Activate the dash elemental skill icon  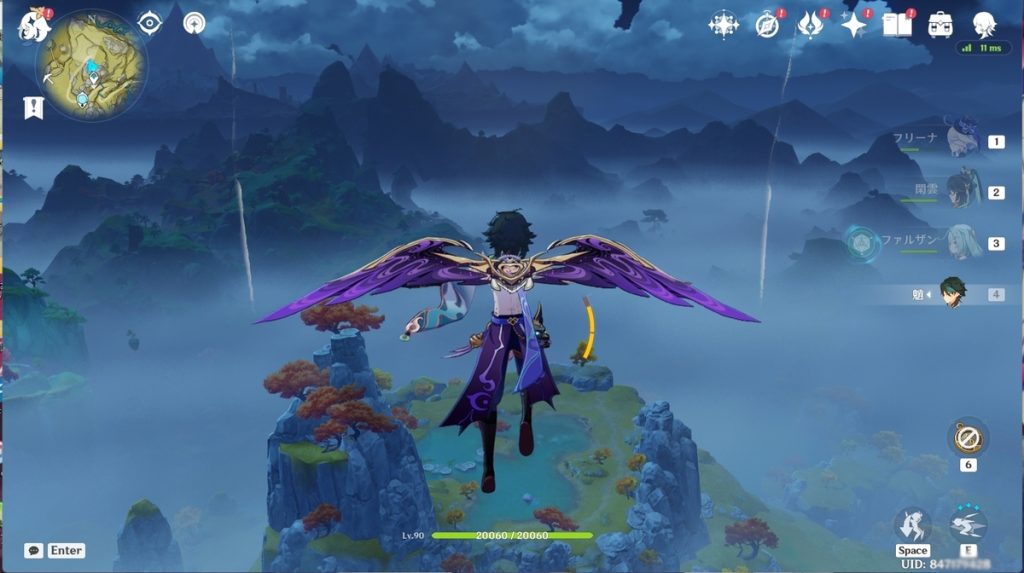click(x=968, y=525)
